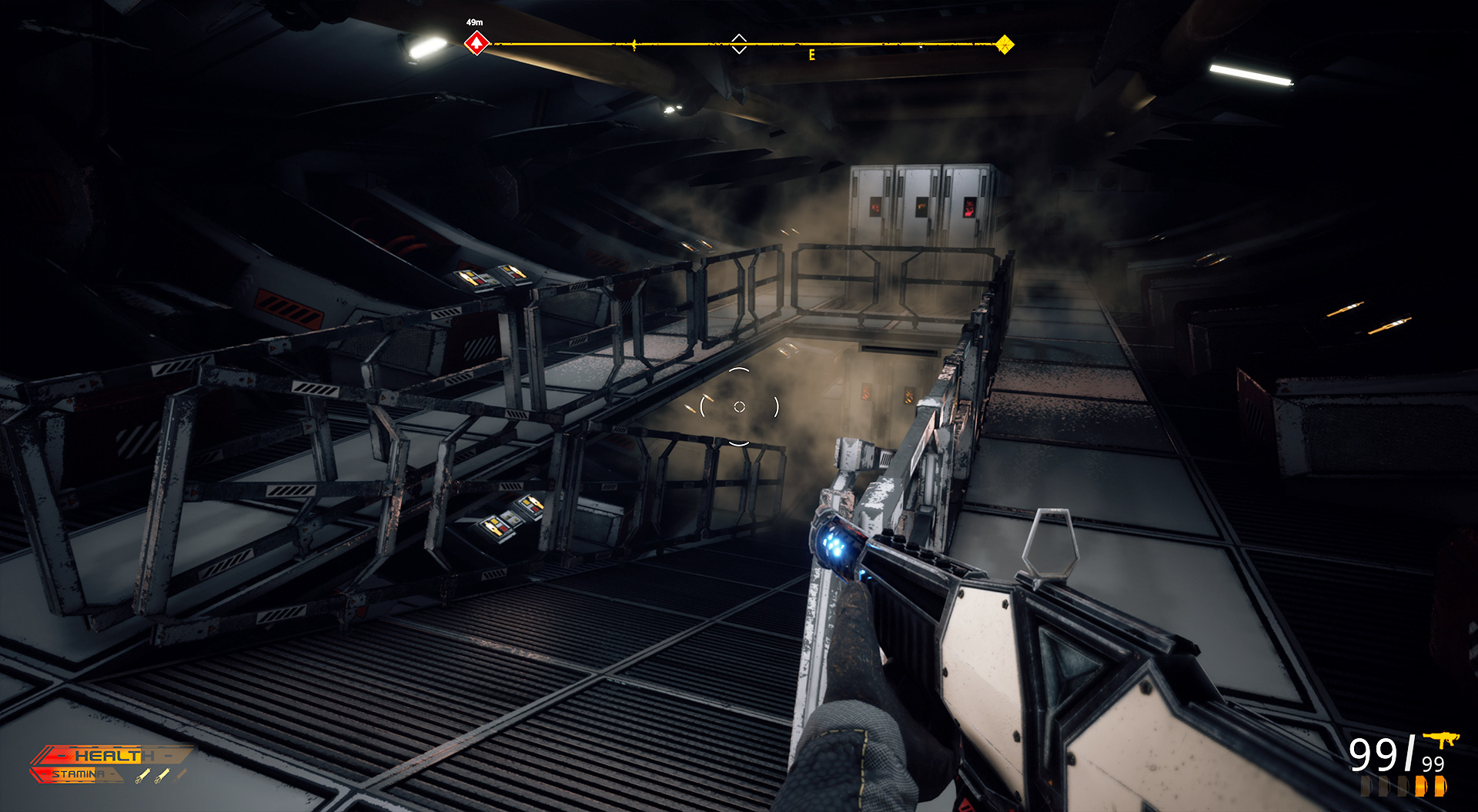1478x812 pixels.
Task: Click the yellow diamond marker at compass end
Action: click(x=1004, y=44)
